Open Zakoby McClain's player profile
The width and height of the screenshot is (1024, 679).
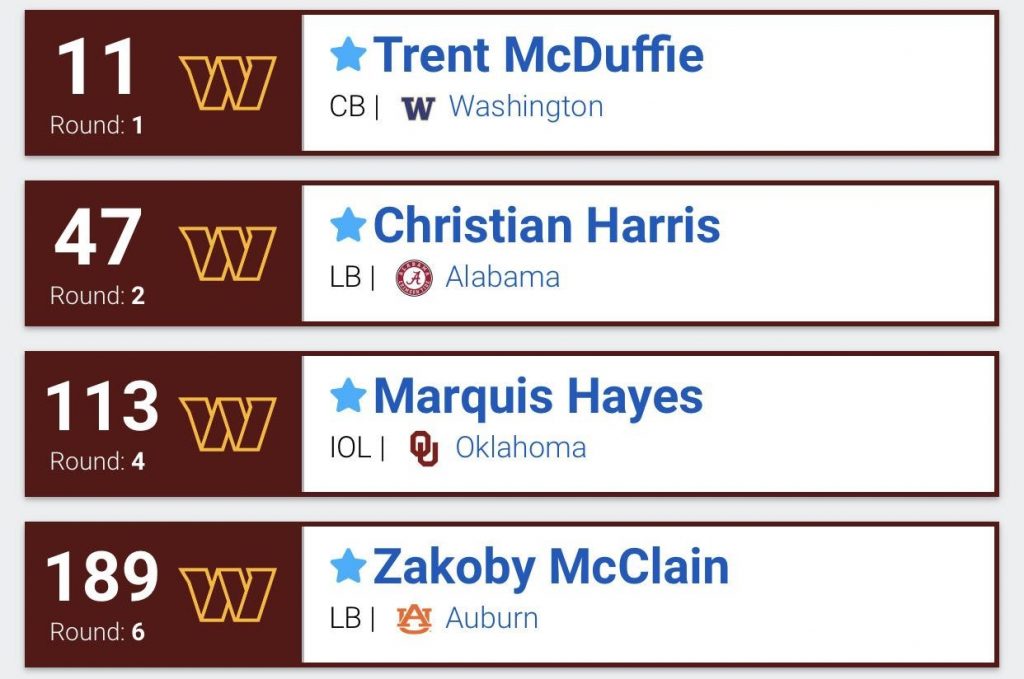point(550,567)
